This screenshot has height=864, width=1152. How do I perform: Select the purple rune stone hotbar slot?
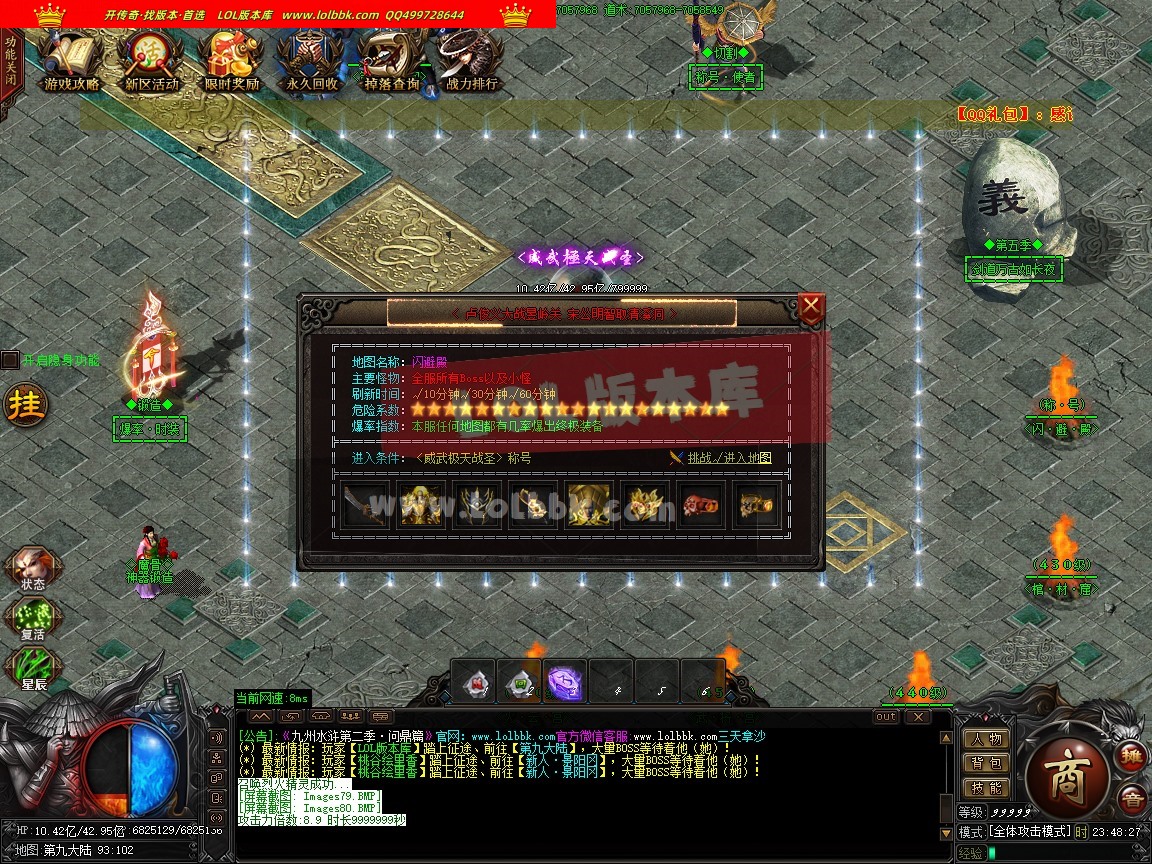tap(566, 683)
